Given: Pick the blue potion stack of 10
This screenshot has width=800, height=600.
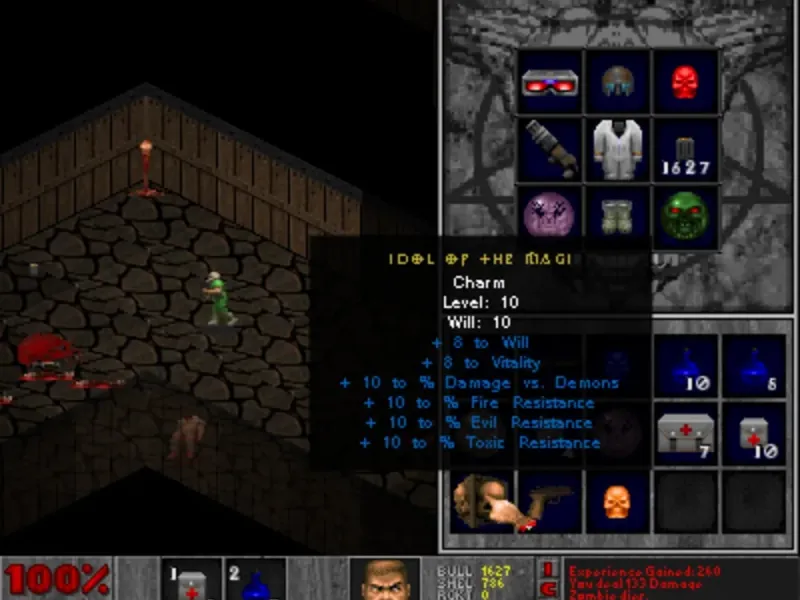Looking at the screenshot, I should coord(686,366).
